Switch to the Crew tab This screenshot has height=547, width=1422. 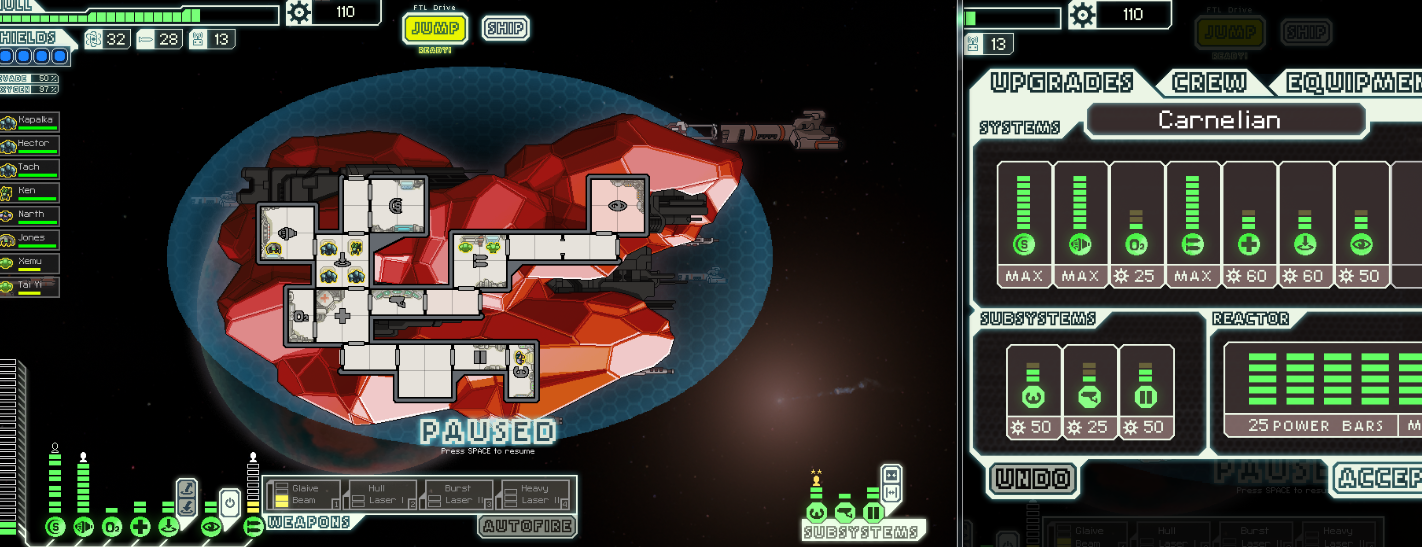click(x=1209, y=83)
